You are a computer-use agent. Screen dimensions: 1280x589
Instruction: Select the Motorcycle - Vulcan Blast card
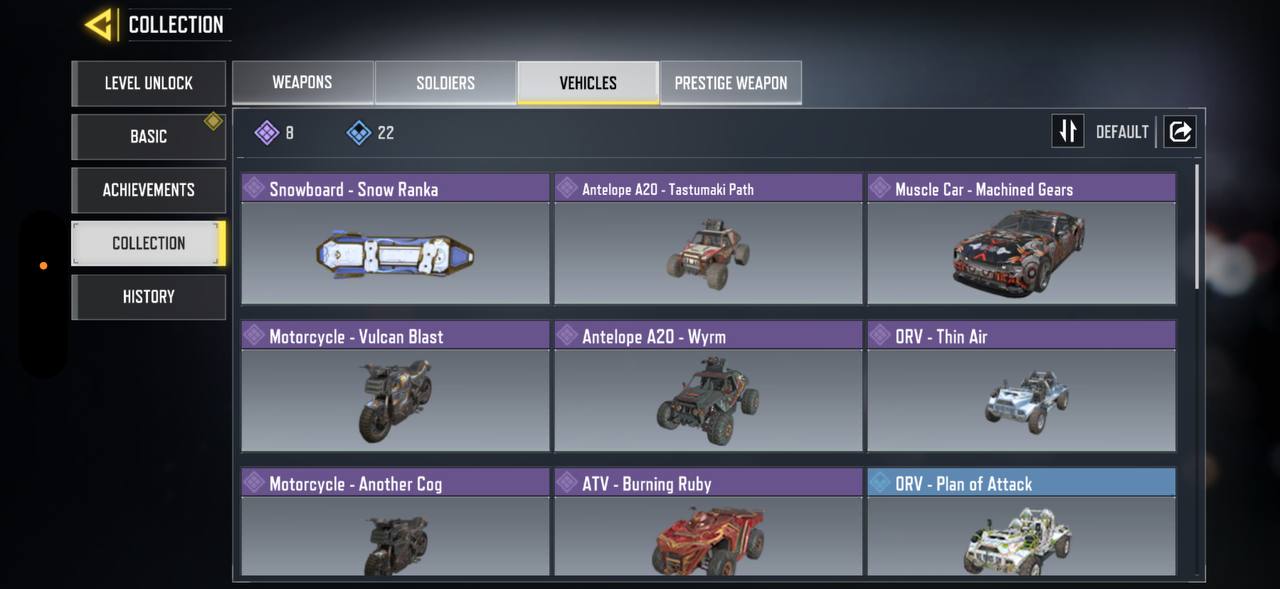pyautogui.click(x=395, y=387)
